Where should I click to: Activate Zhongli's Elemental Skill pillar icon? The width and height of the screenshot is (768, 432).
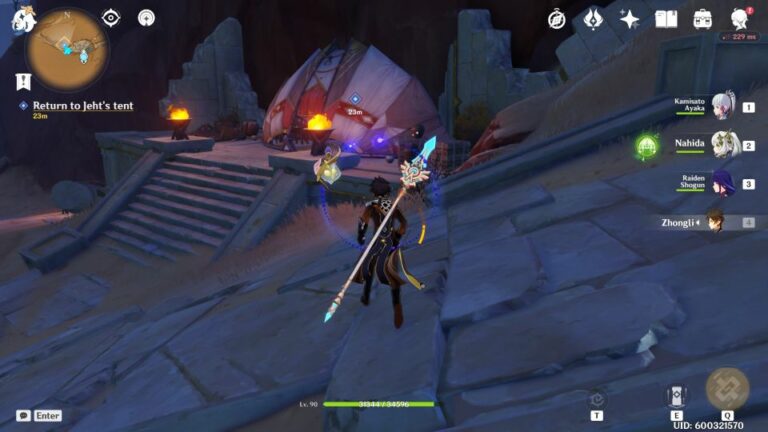click(676, 395)
